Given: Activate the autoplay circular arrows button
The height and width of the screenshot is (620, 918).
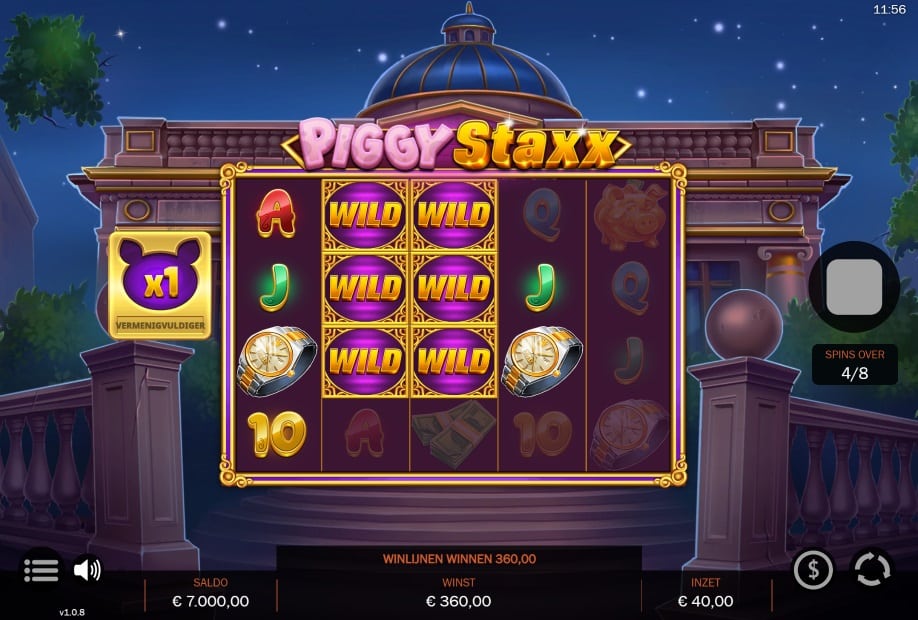Looking at the screenshot, I should (x=871, y=569).
